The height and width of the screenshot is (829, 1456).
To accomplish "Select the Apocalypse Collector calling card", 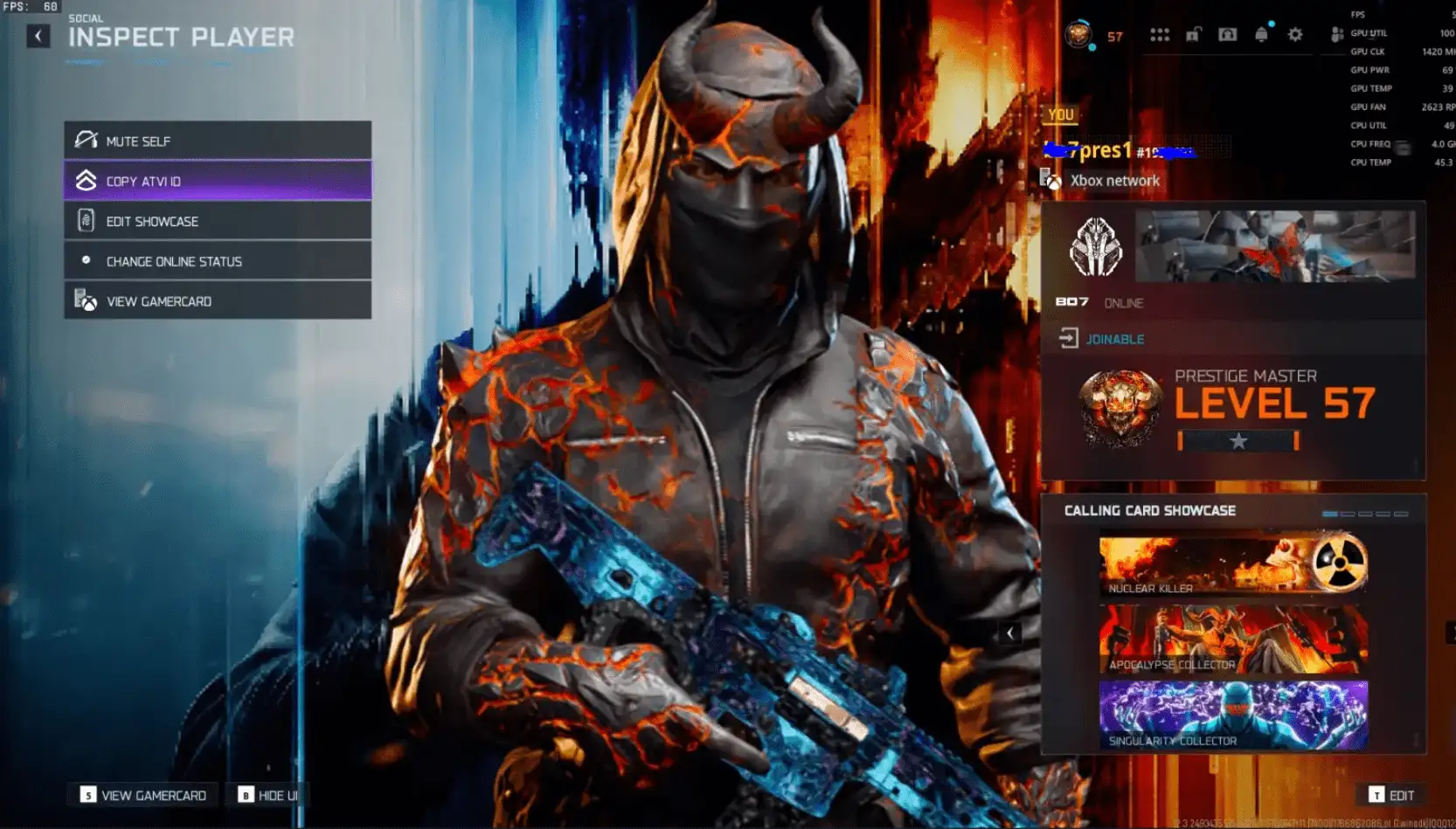I will click(1233, 641).
